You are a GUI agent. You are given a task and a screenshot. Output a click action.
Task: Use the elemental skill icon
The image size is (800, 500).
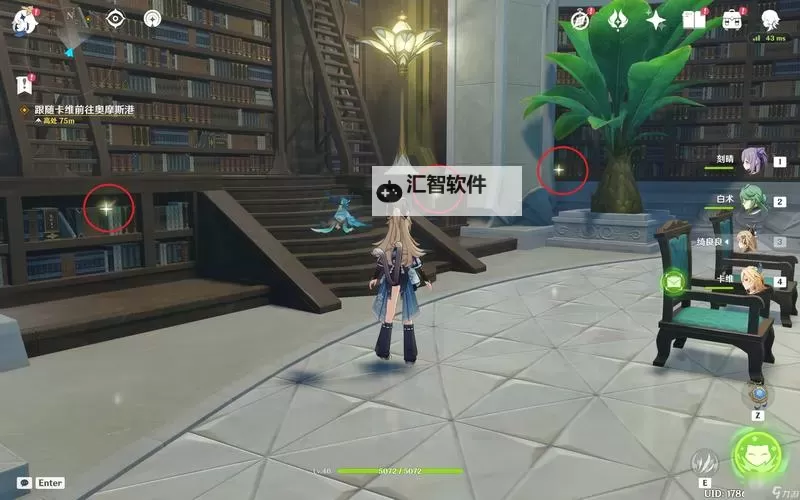tap(704, 462)
